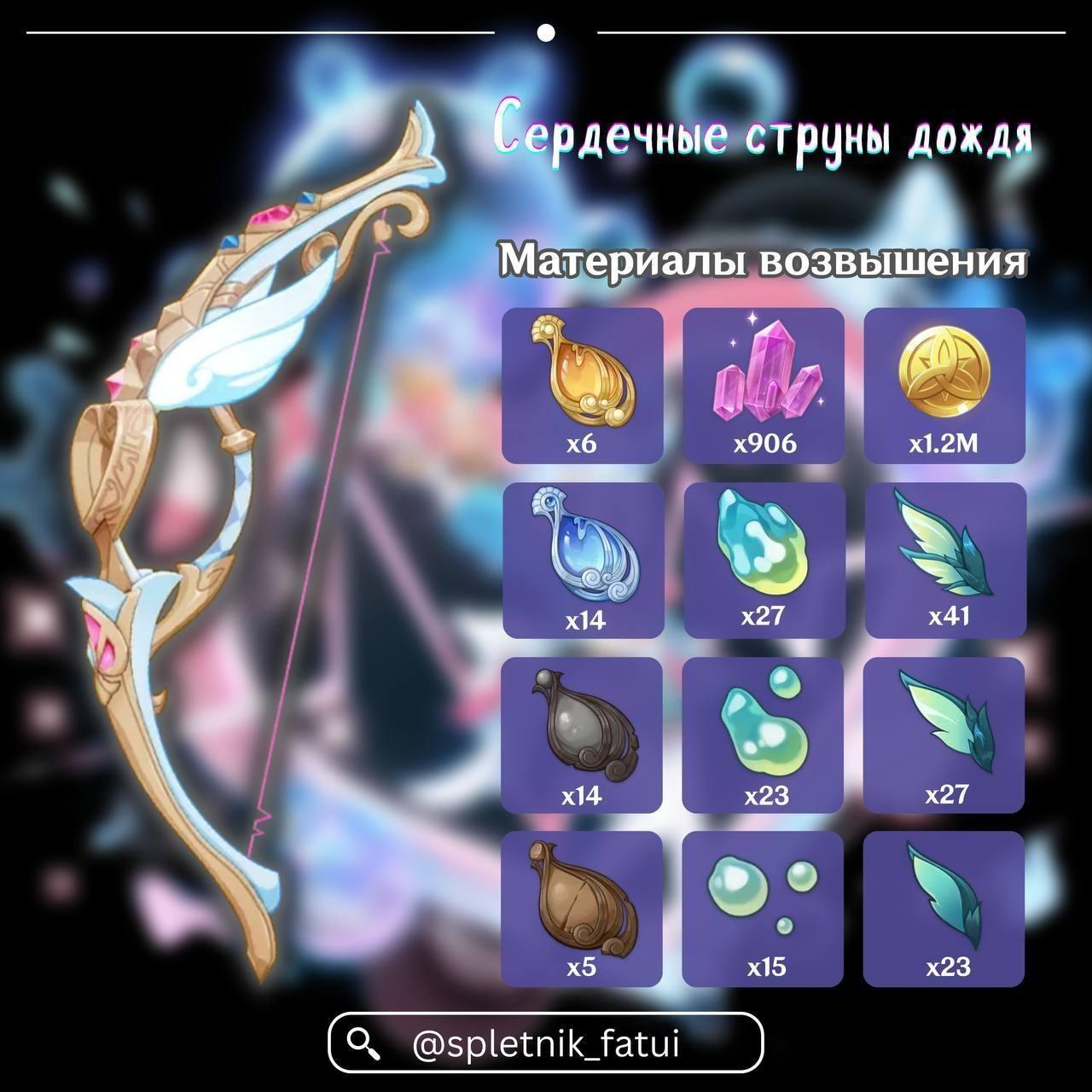Select the brown flask material x5
This screenshot has width=1092, height=1092.
click(583, 909)
